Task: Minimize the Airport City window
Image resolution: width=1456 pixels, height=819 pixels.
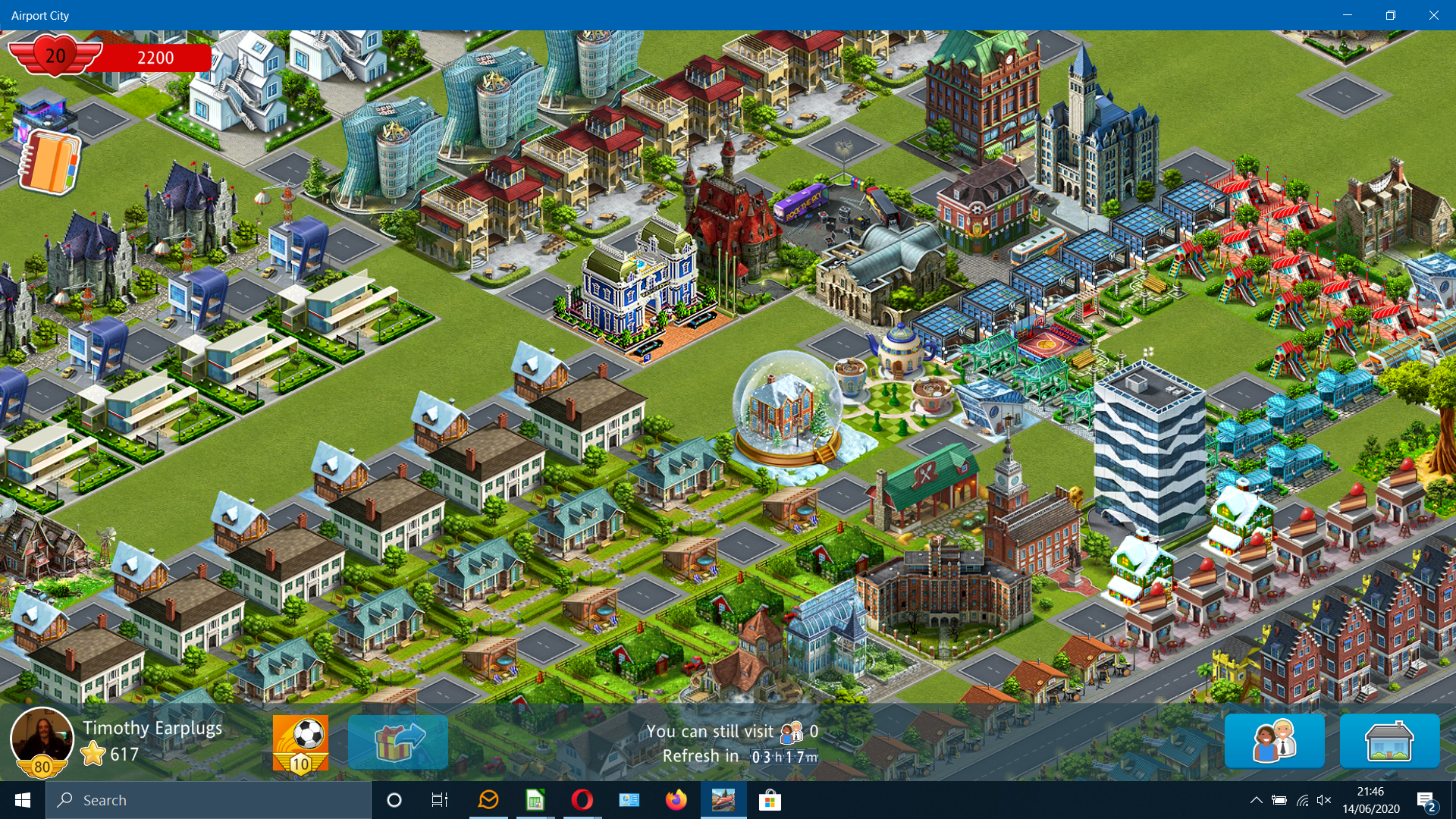Action: click(x=1348, y=15)
